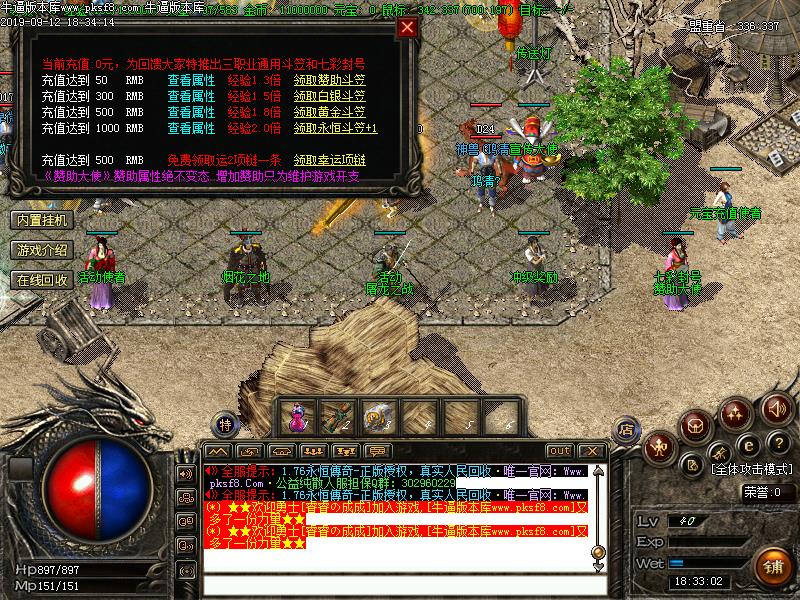Click the round 特 button beside the hotbar
Image resolution: width=800 pixels, height=600 pixels.
[x=226, y=424]
